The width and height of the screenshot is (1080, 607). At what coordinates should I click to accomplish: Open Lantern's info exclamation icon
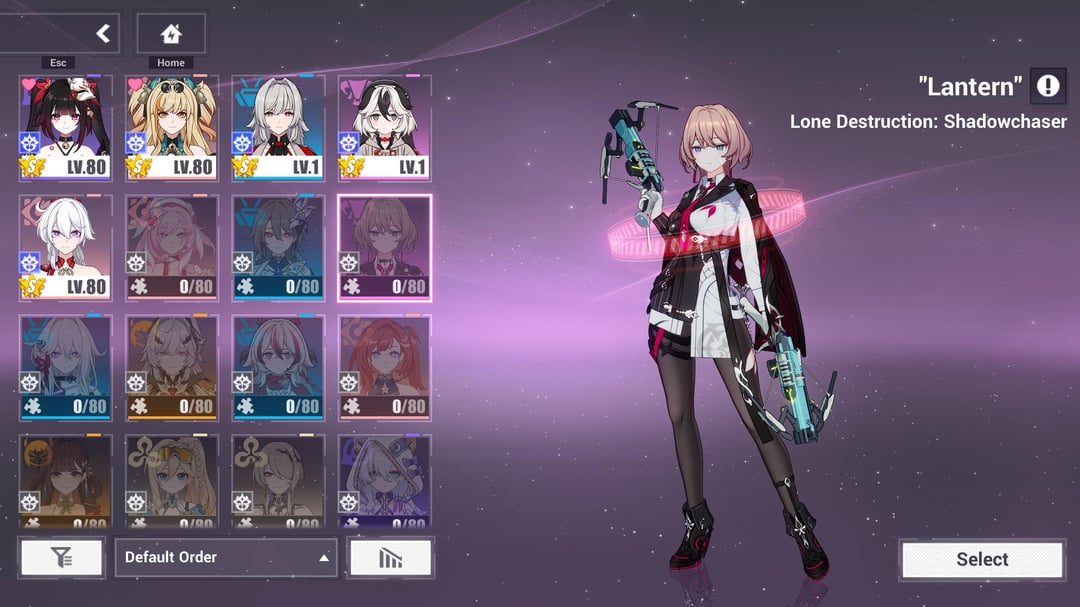tap(1047, 87)
